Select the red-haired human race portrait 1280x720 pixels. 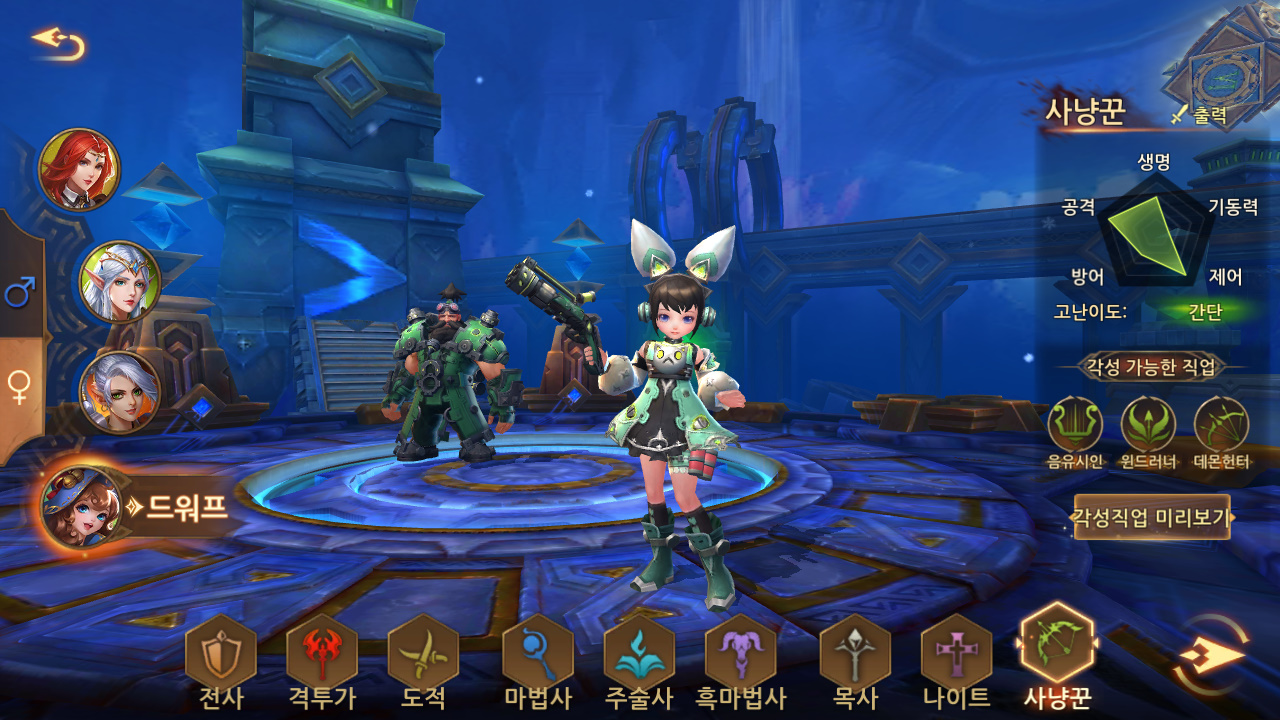pyautogui.click(x=79, y=169)
